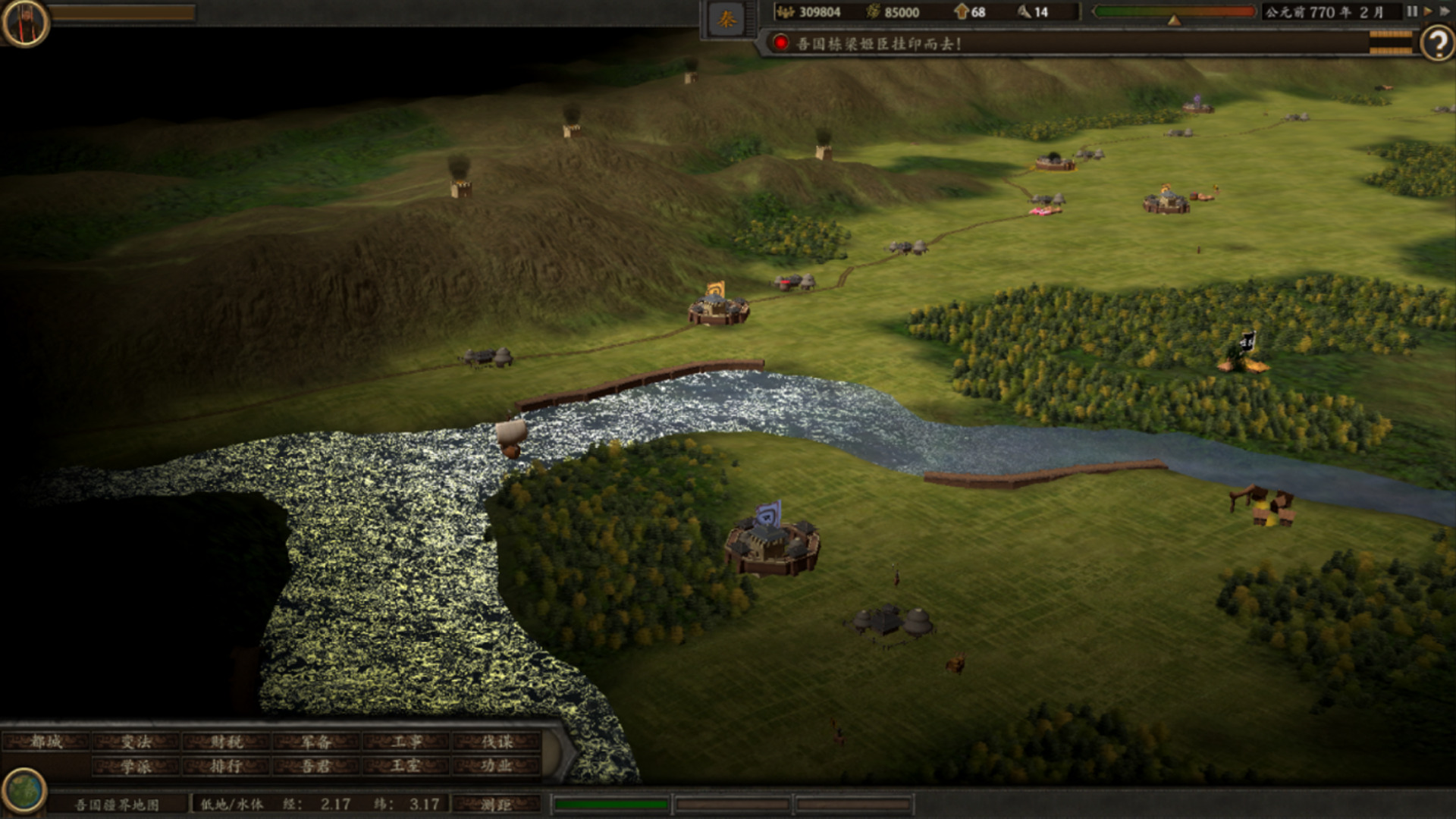Click the 秦 faction emblem
This screenshot has height=819, width=1456.
click(726, 20)
